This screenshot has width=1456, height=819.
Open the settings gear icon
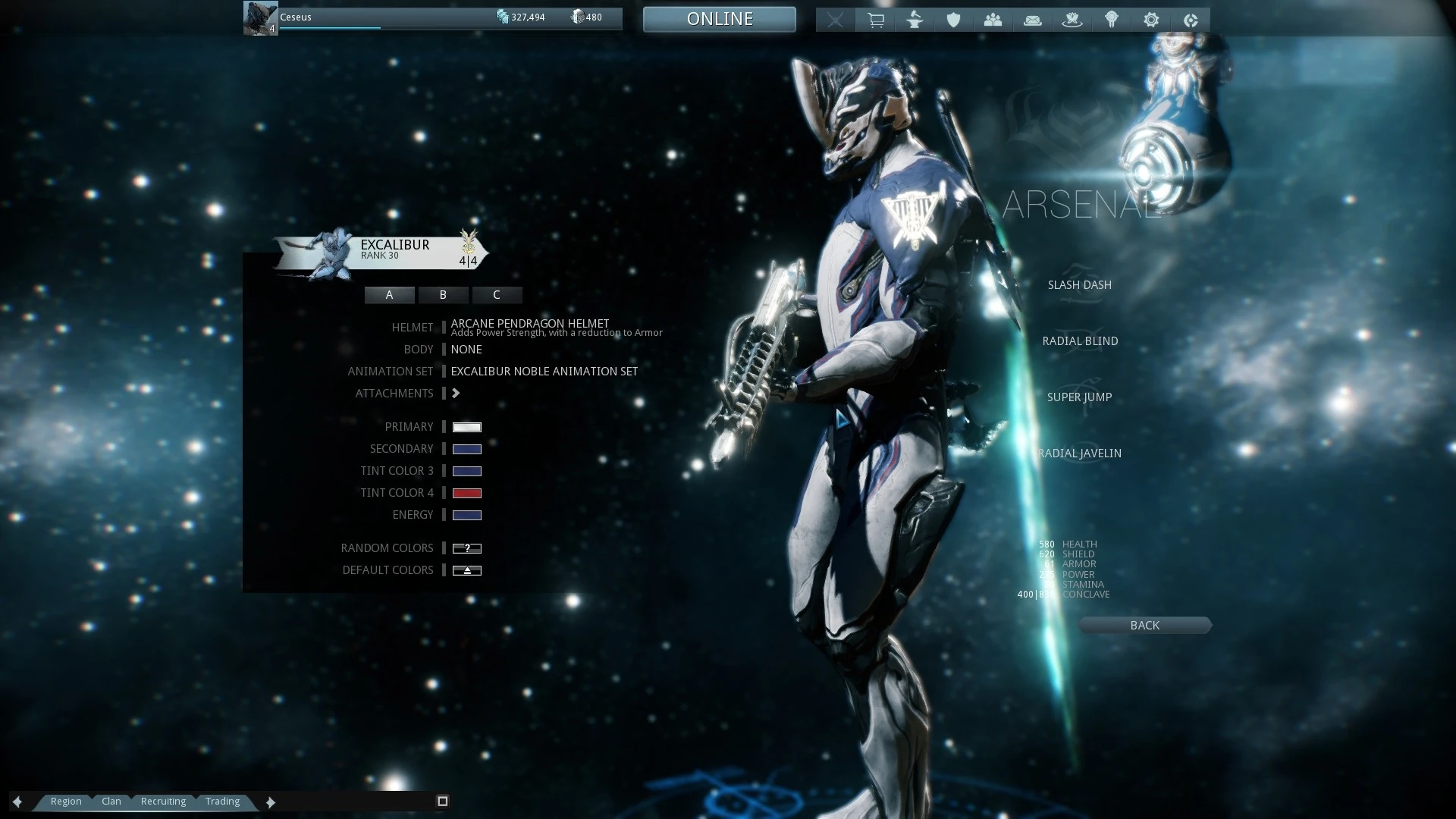(x=1151, y=20)
